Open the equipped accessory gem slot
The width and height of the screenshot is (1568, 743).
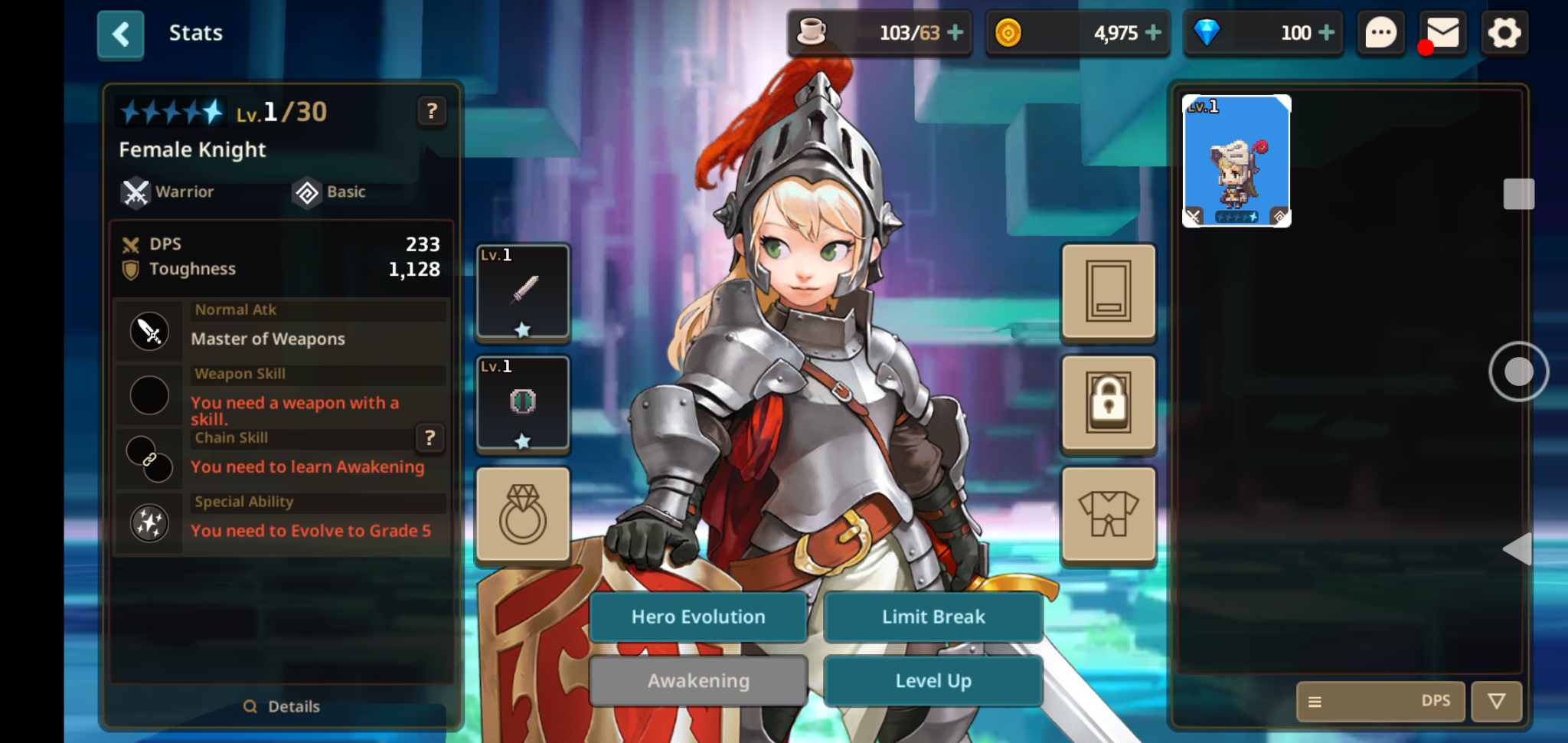523,404
